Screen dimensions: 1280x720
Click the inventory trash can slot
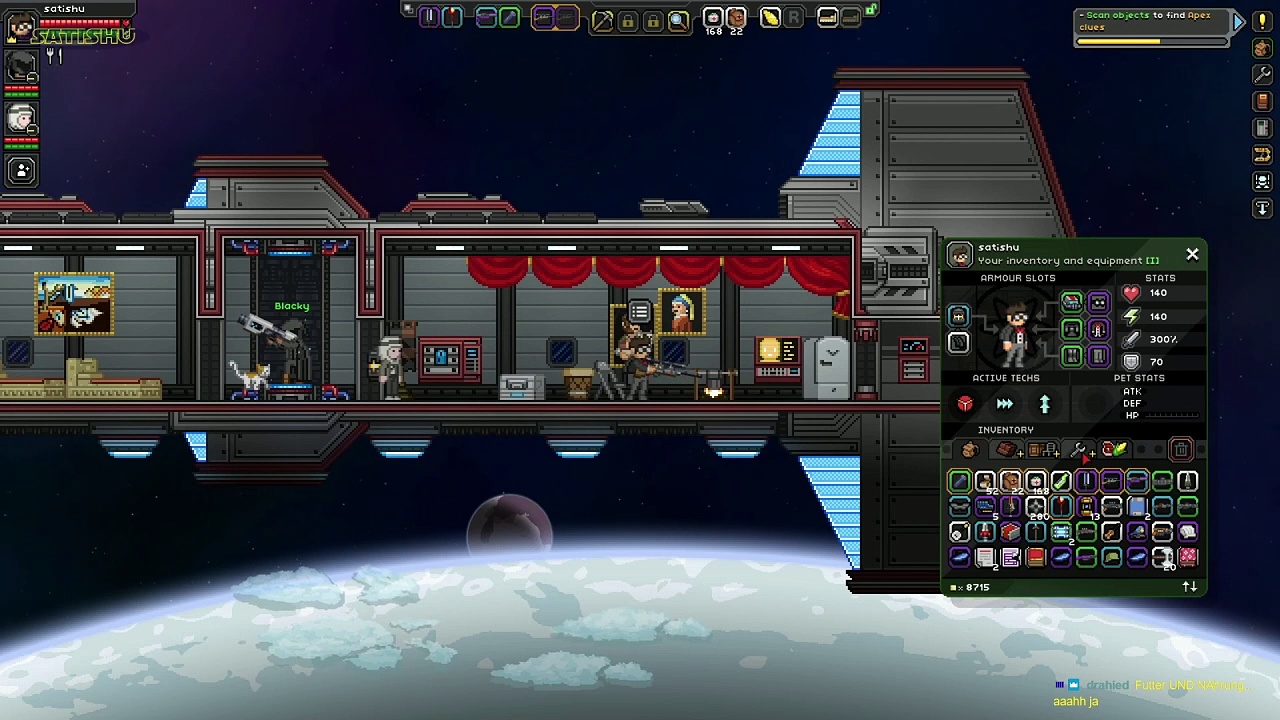point(1180,450)
